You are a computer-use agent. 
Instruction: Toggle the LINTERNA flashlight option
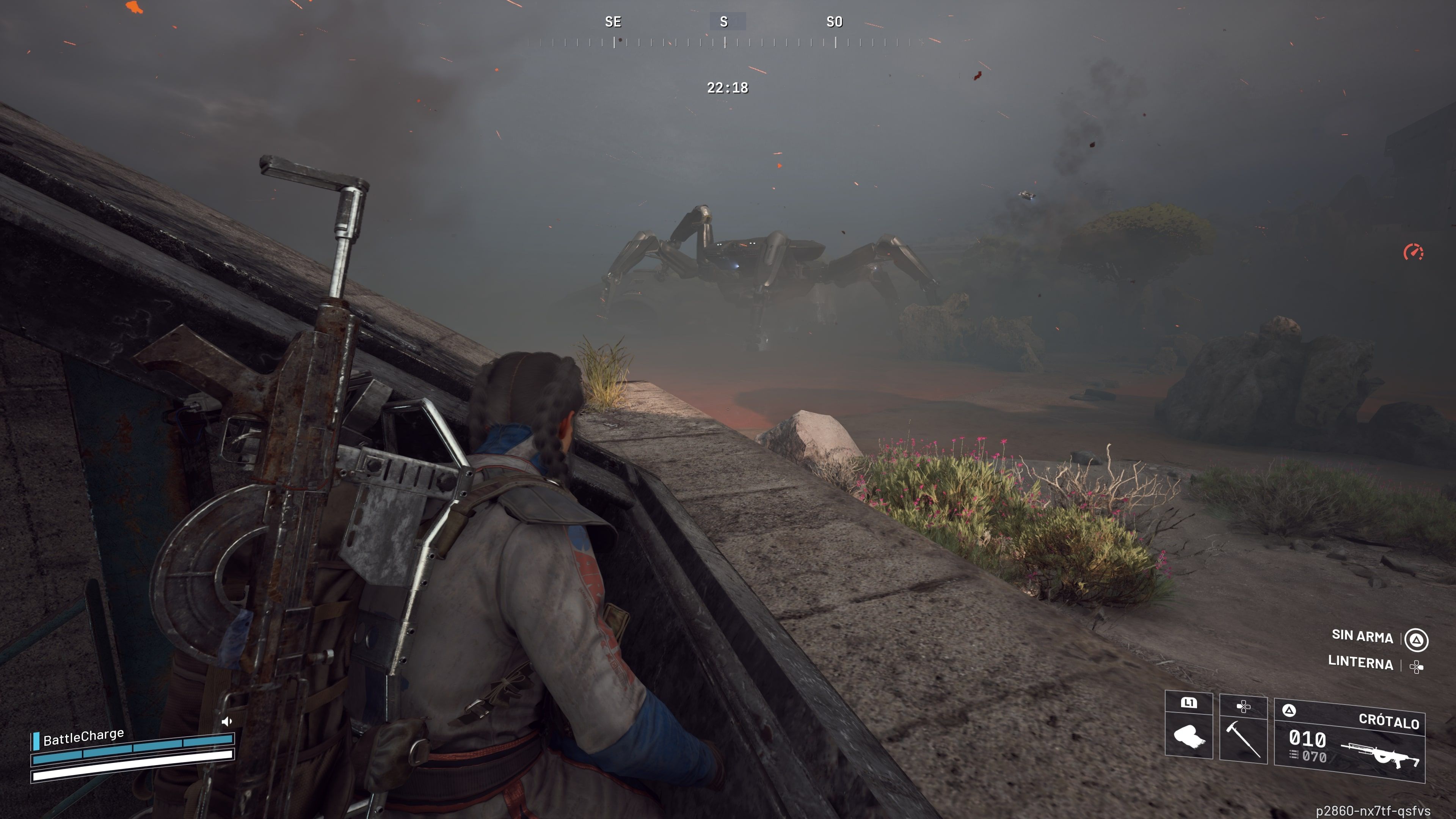click(1360, 662)
